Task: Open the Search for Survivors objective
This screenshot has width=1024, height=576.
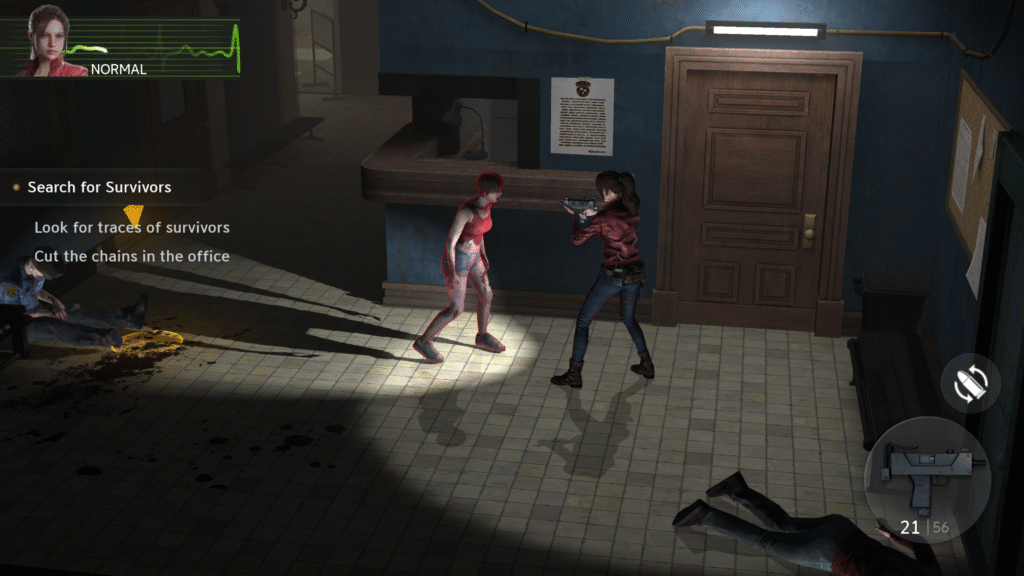Action: click(x=99, y=187)
